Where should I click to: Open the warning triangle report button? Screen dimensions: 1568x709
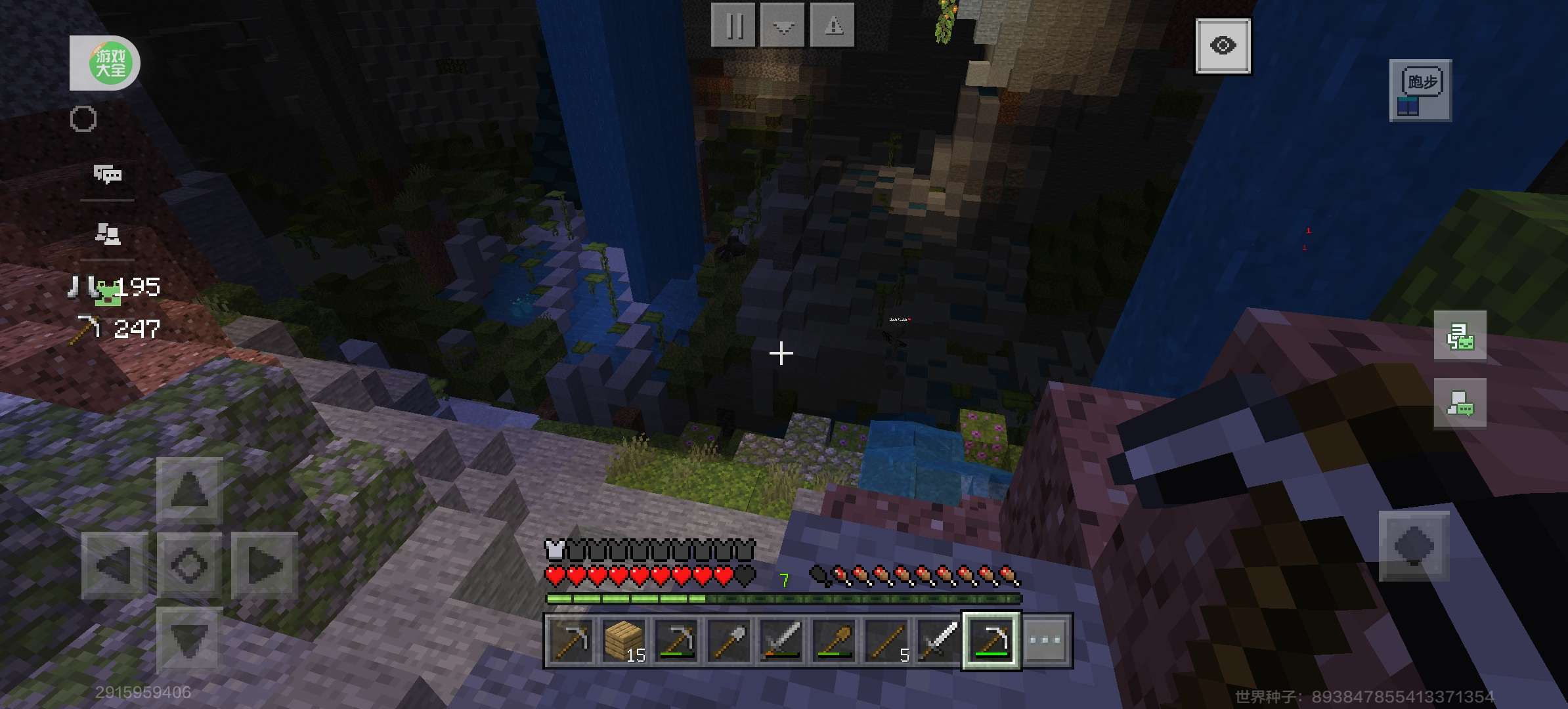[833, 26]
